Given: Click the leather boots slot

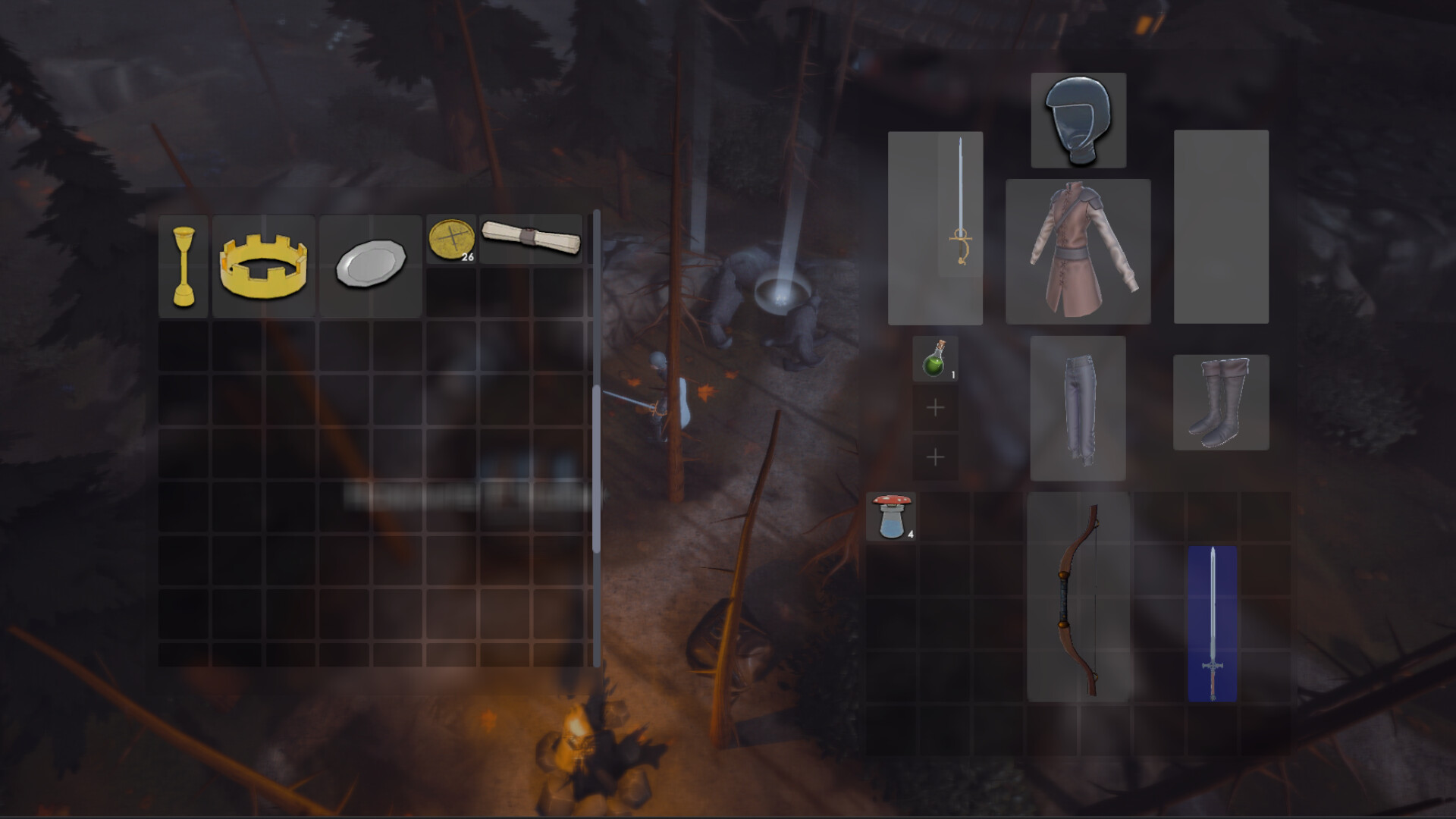Looking at the screenshot, I should [x=1221, y=403].
